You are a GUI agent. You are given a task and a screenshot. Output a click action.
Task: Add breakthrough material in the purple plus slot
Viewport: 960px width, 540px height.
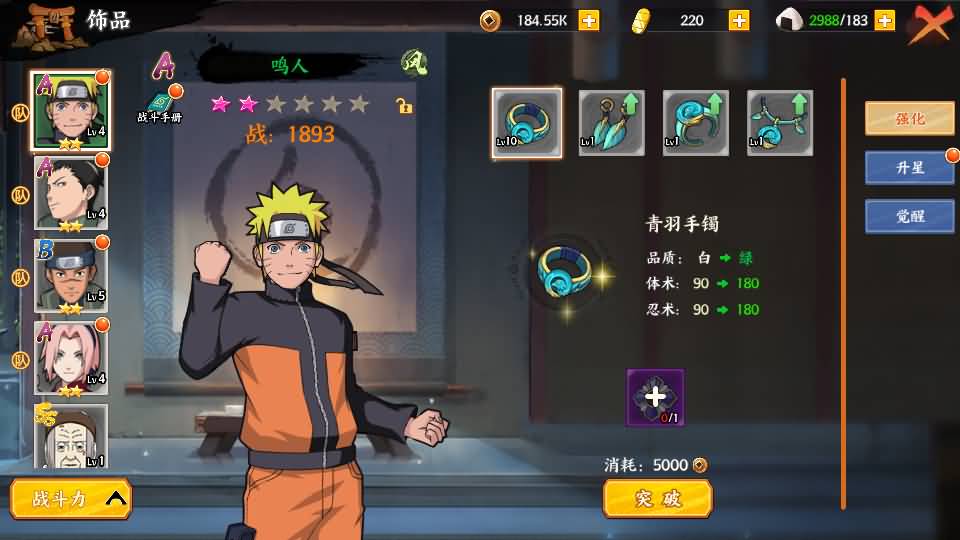pyautogui.click(x=655, y=397)
